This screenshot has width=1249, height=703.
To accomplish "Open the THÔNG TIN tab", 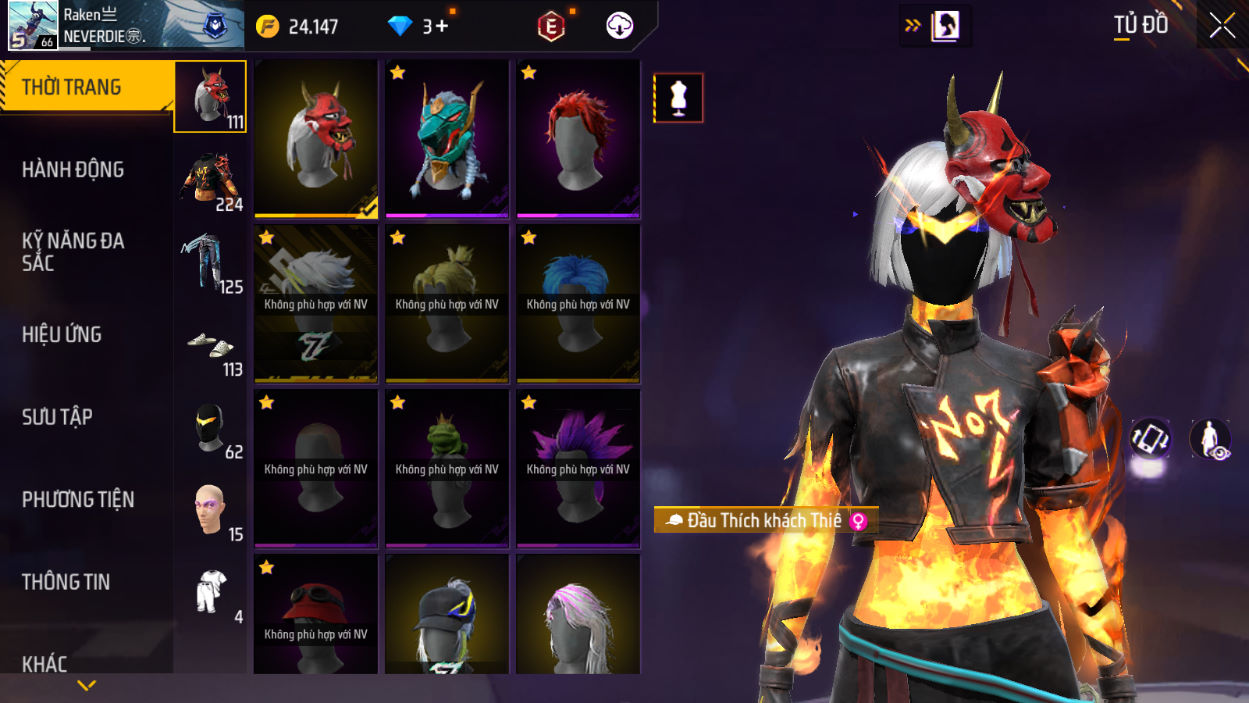I will click(x=66, y=582).
